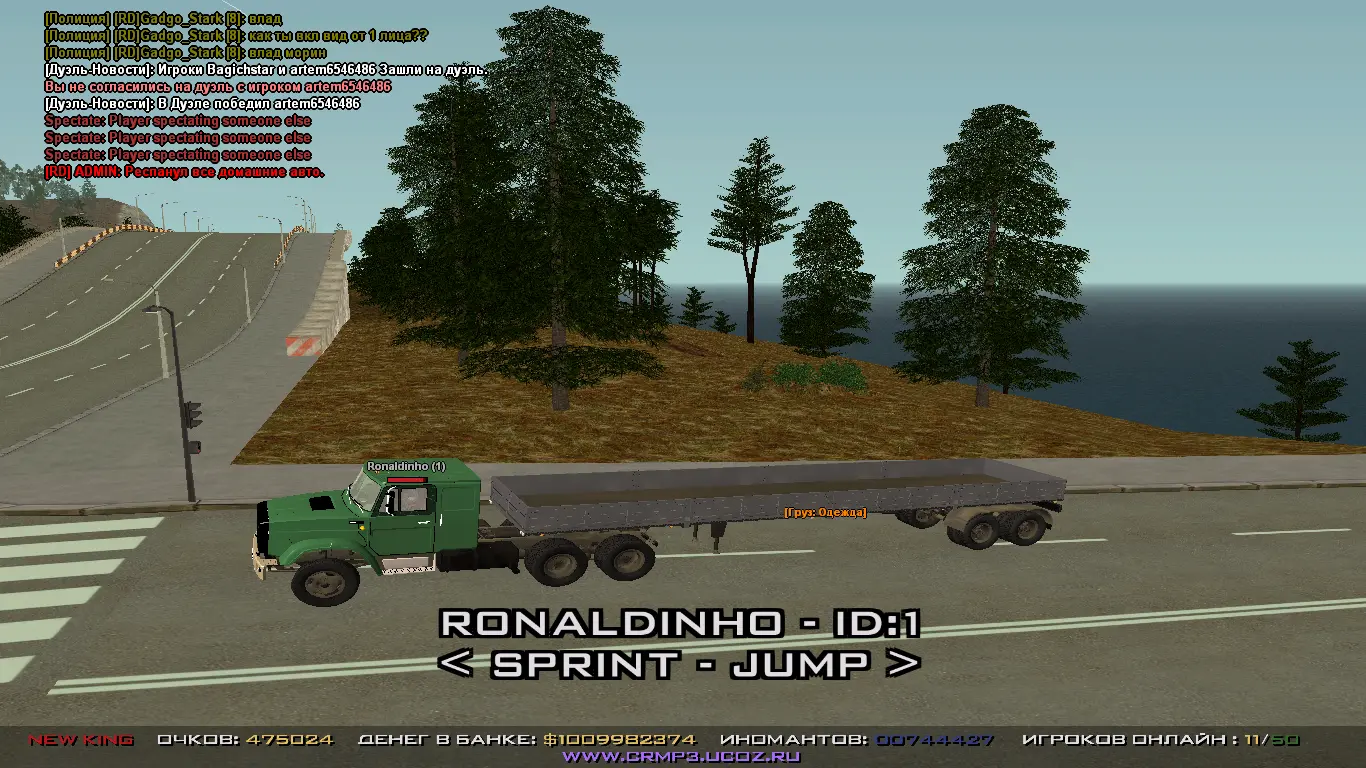The height and width of the screenshot is (768, 1366).
Task: Click the www.crmp3.ucoz.ru website address
Action: click(682, 757)
